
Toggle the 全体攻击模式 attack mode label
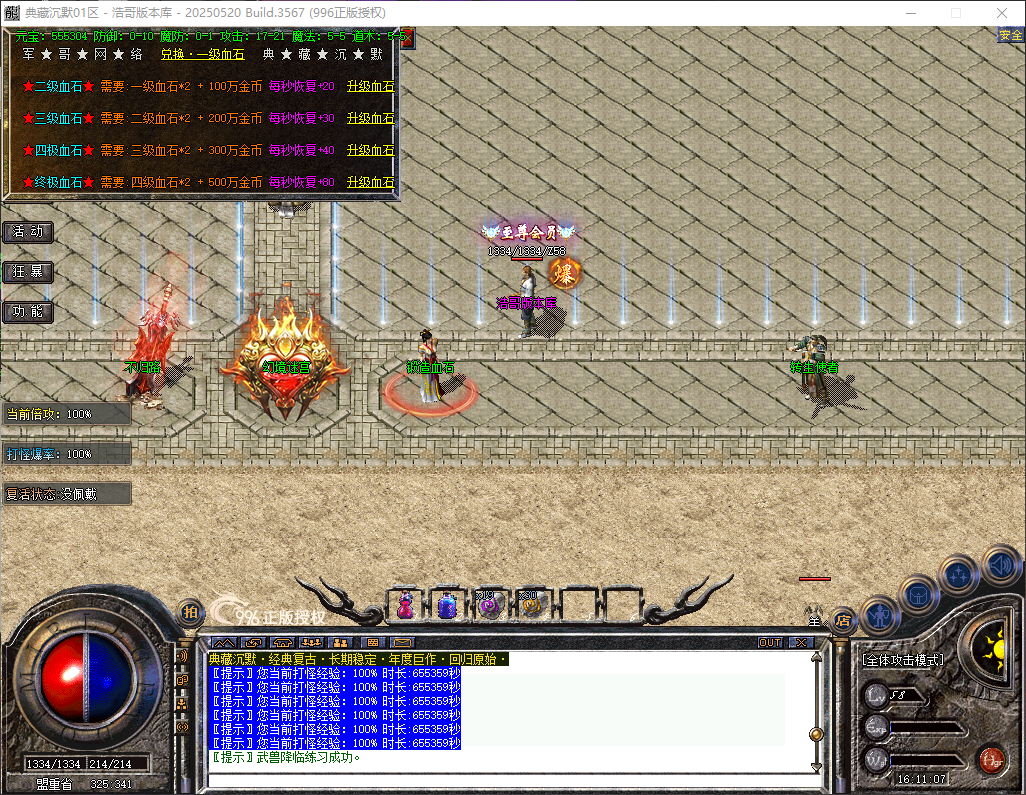[903, 661]
